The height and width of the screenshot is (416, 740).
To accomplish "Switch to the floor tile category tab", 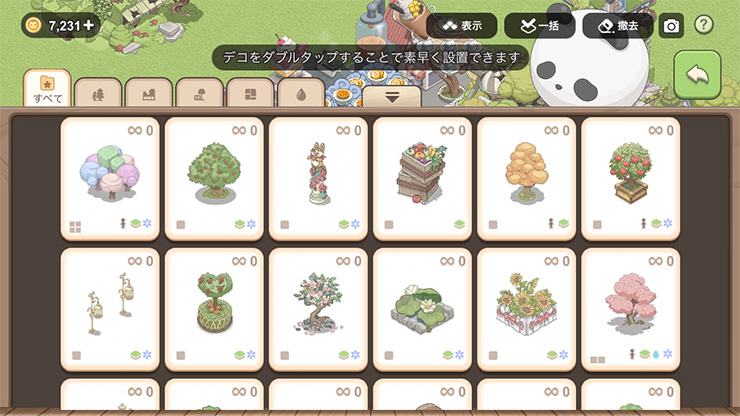I will click(x=250, y=93).
